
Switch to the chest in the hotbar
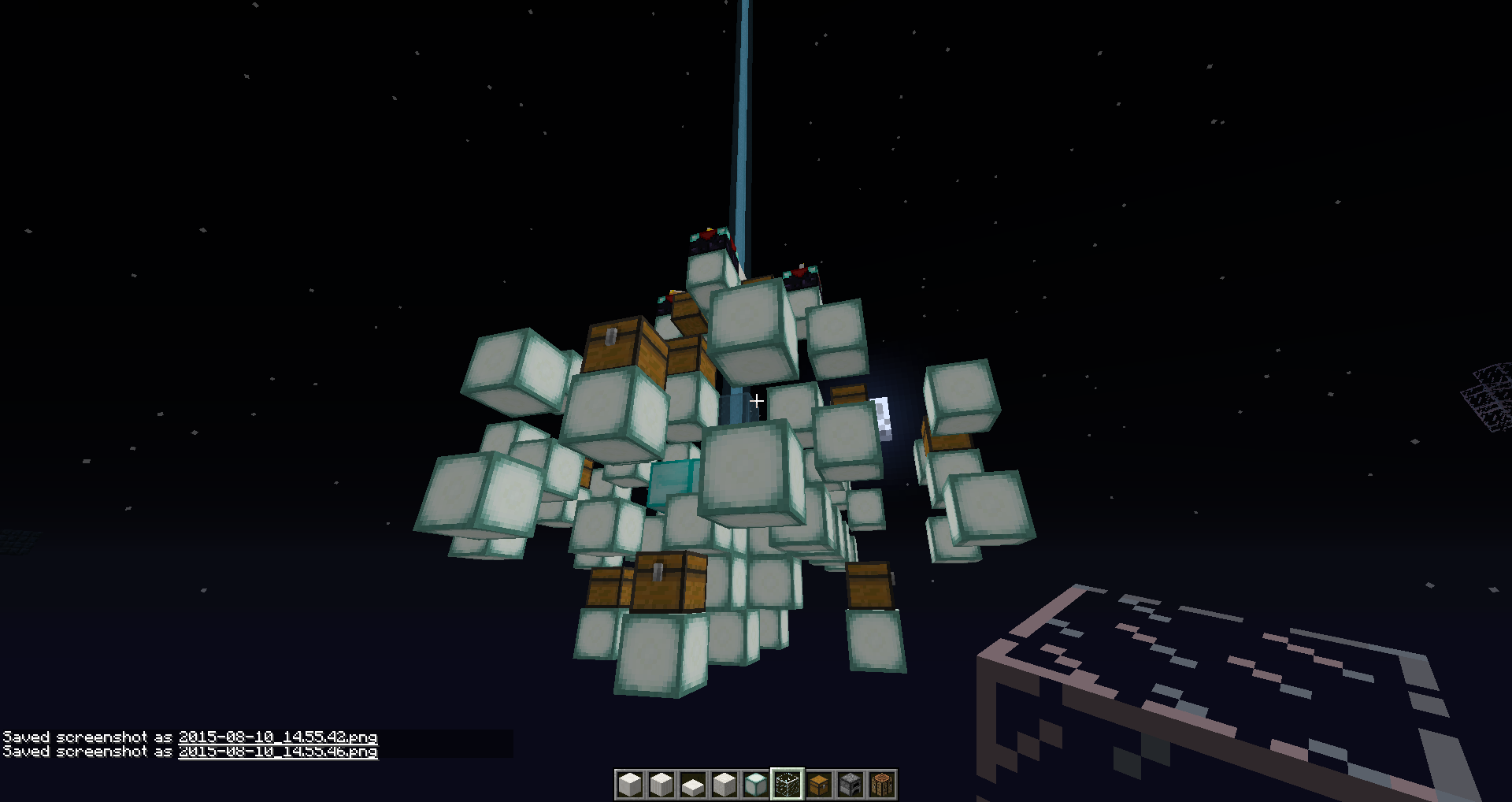[x=819, y=785]
